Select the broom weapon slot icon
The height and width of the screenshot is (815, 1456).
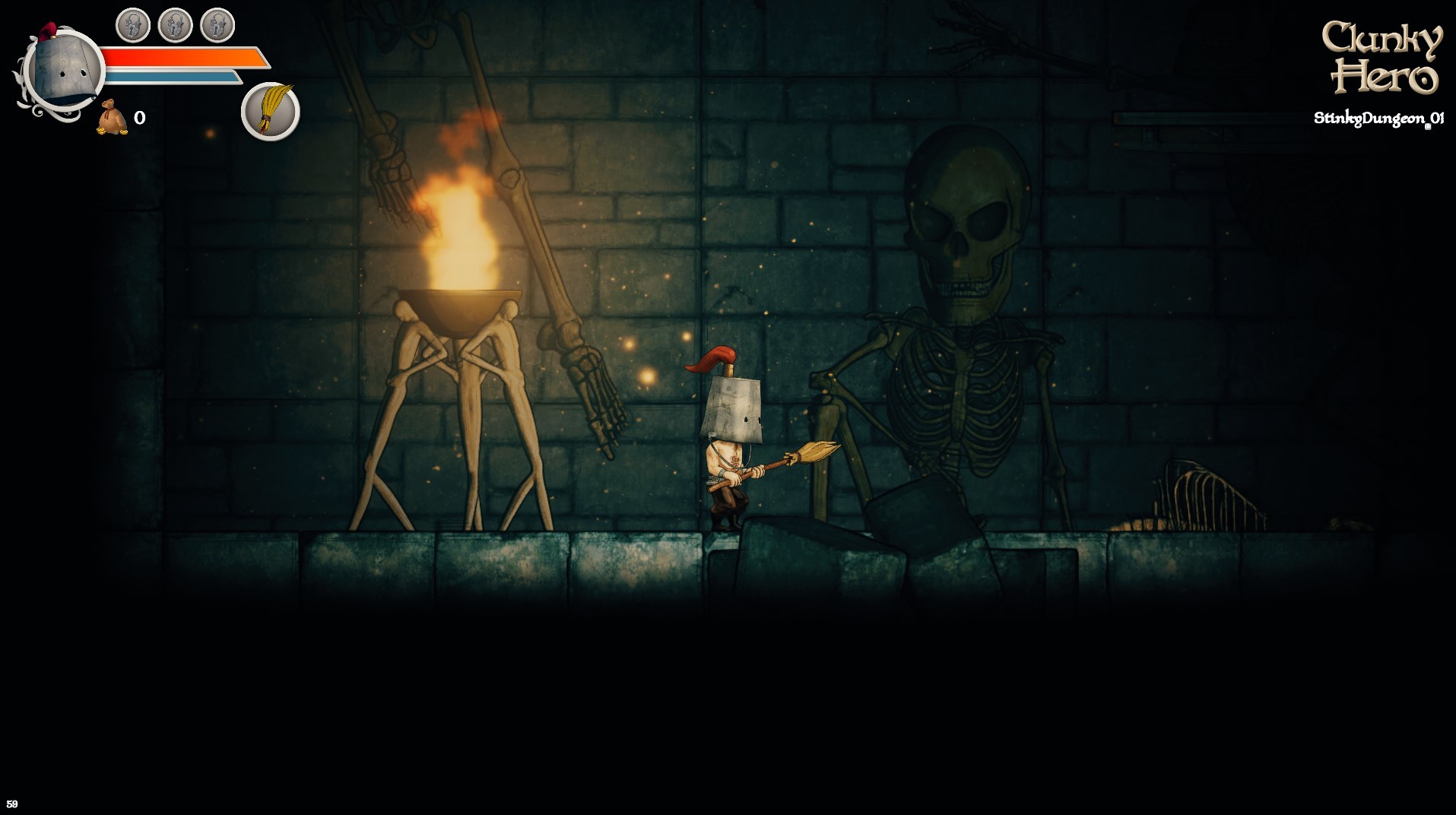[270, 111]
